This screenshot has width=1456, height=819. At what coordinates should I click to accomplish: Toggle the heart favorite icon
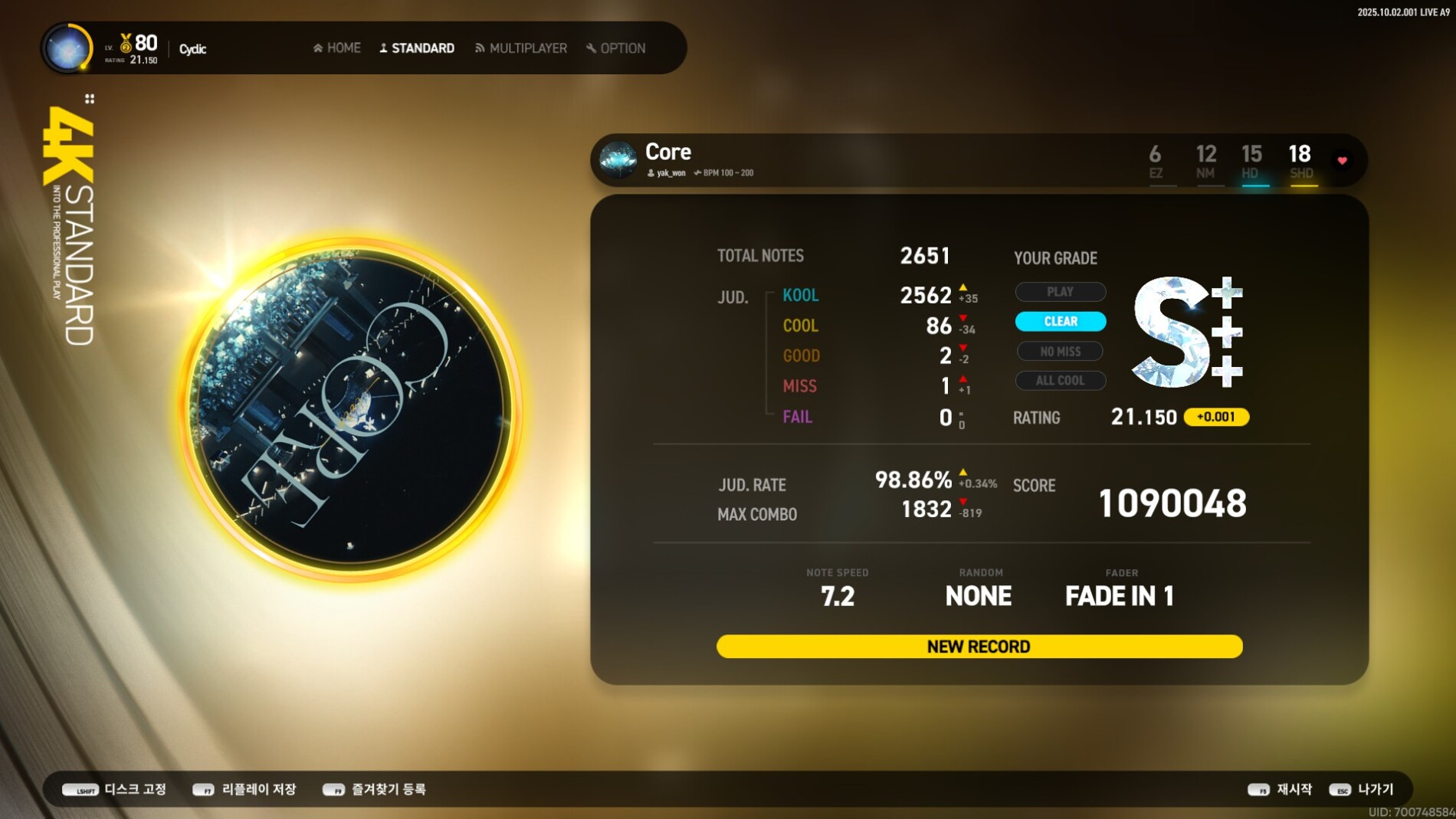[1343, 161]
